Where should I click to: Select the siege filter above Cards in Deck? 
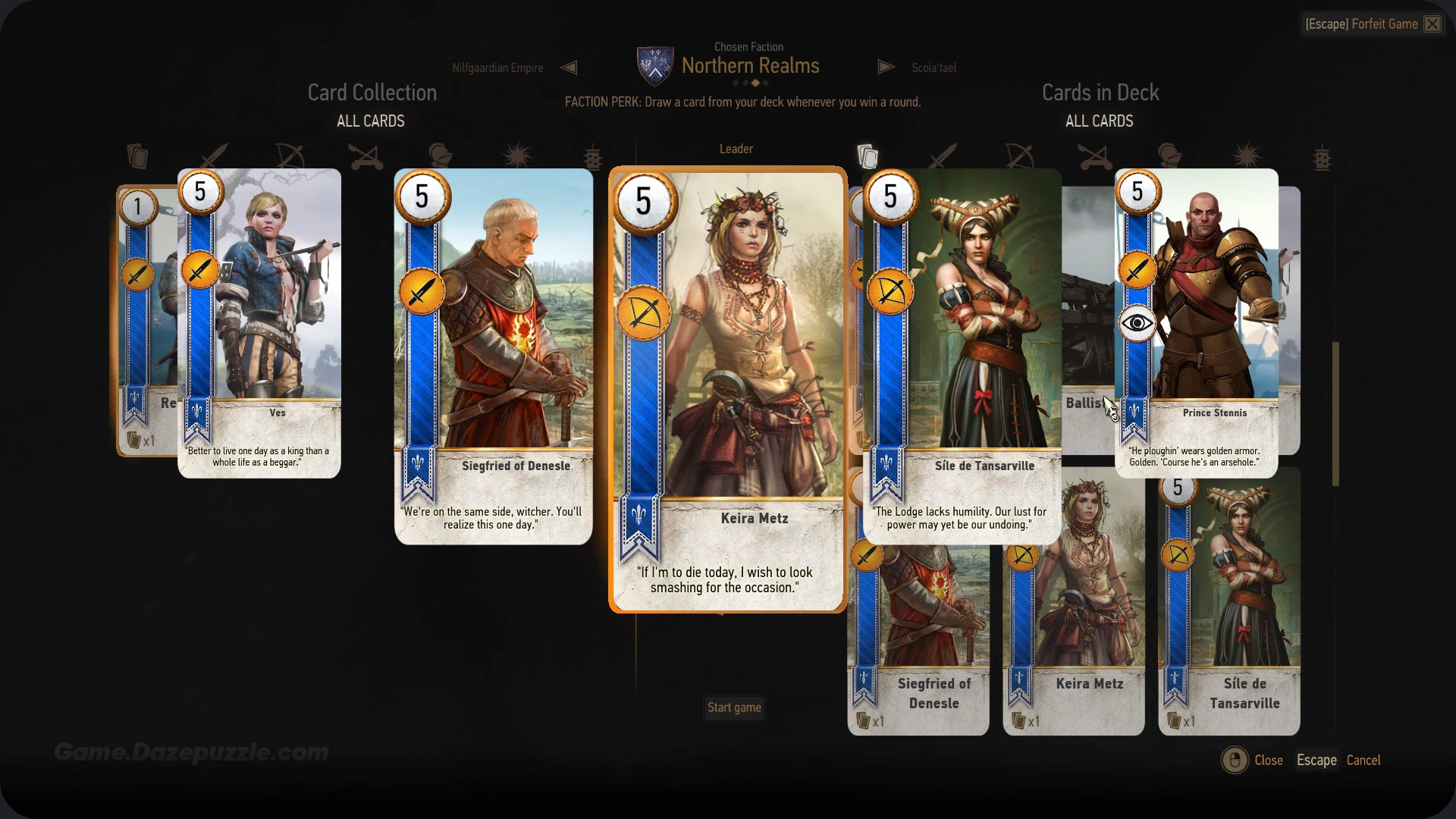pyautogui.click(x=1094, y=155)
